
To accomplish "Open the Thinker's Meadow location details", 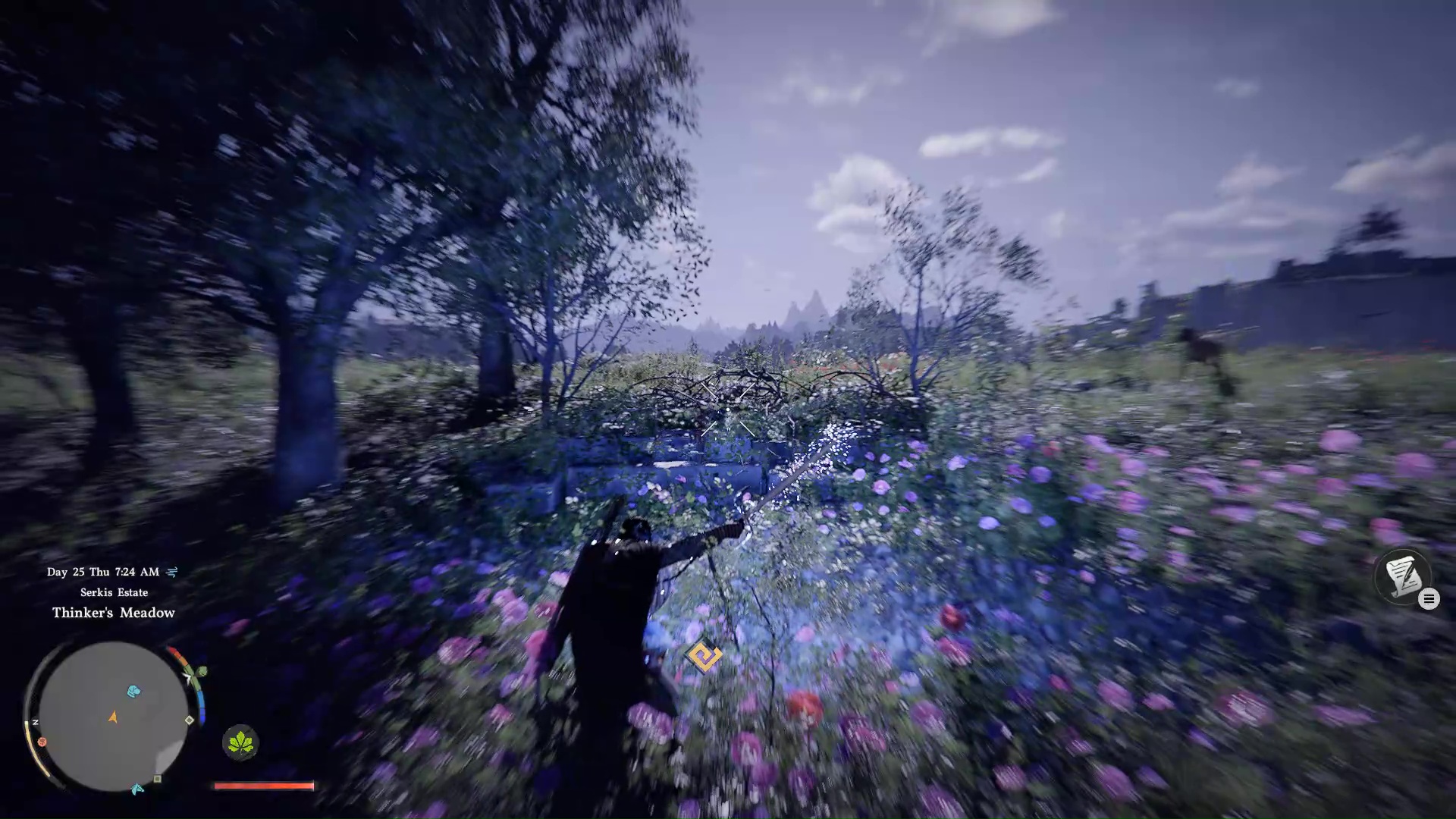I will coord(114,613).
